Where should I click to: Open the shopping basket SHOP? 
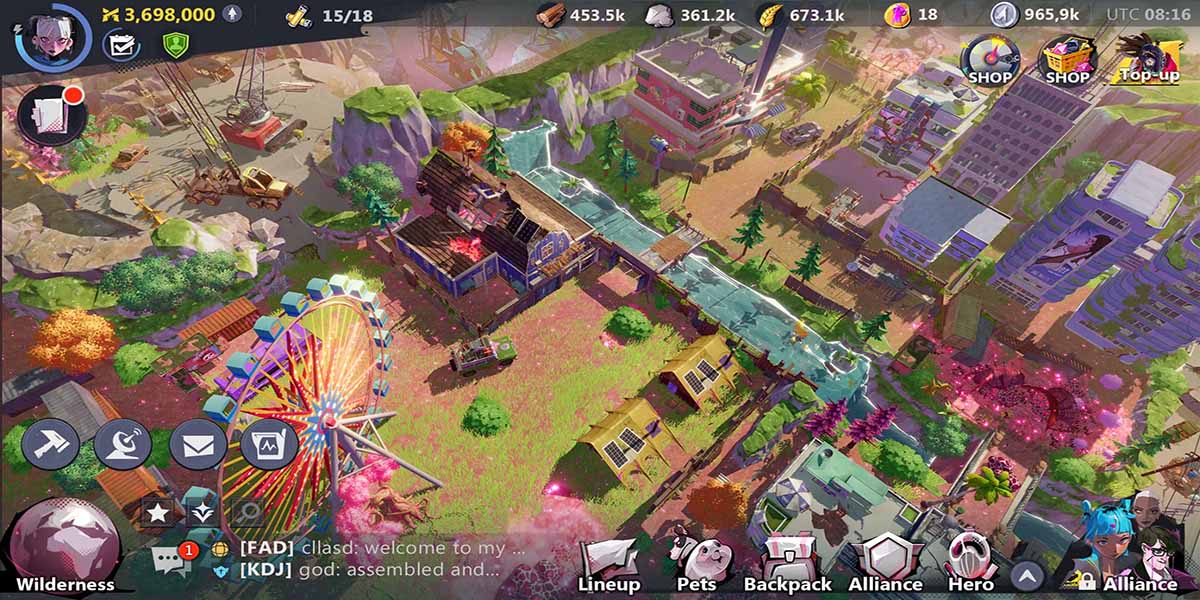(1068, 60)
